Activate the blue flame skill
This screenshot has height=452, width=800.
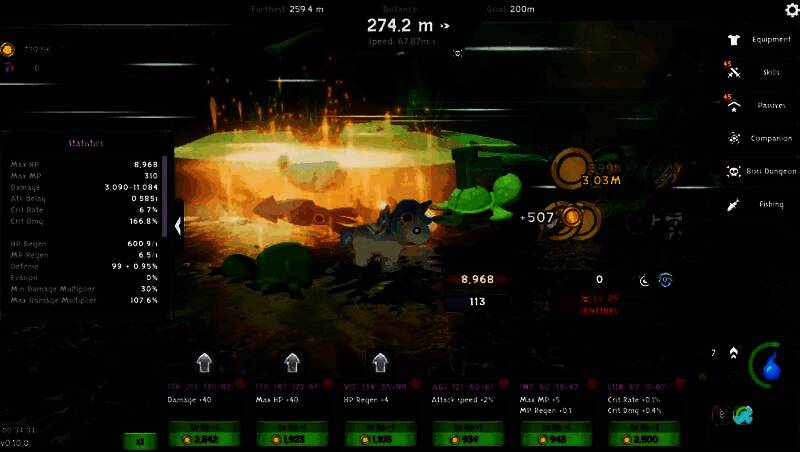coord(770,368)
